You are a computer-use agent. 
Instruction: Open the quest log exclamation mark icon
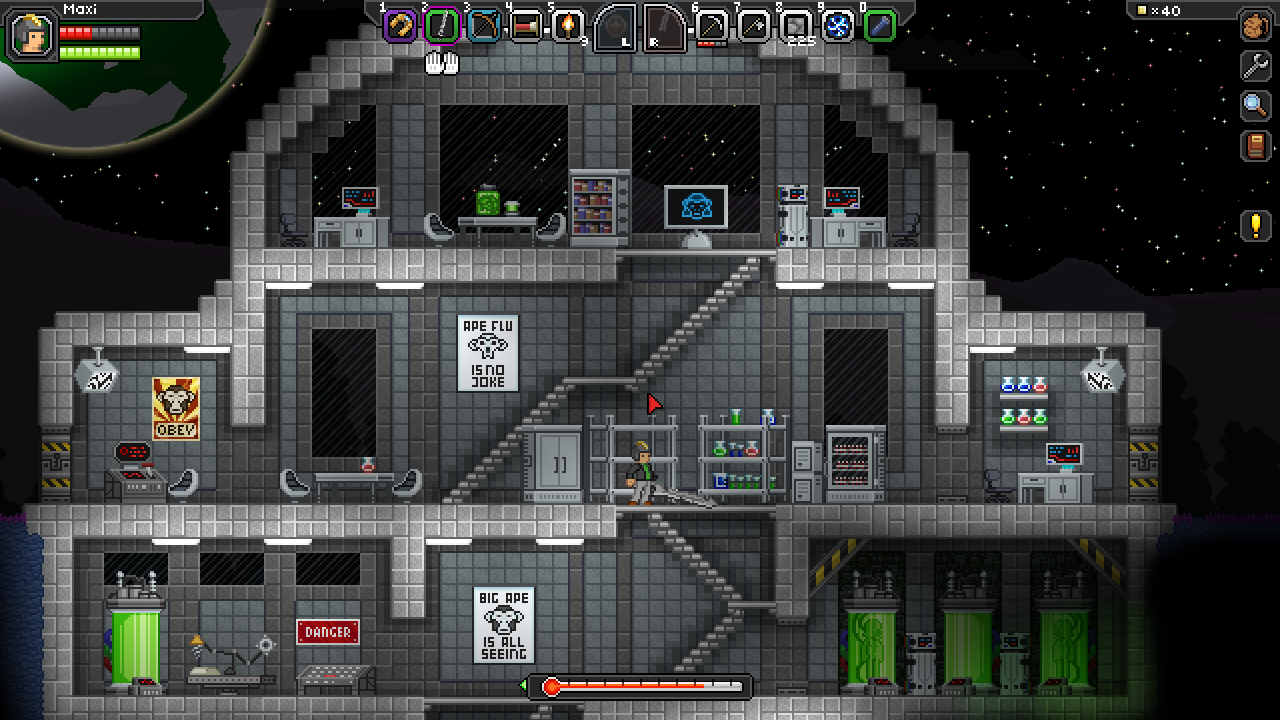1256,225
